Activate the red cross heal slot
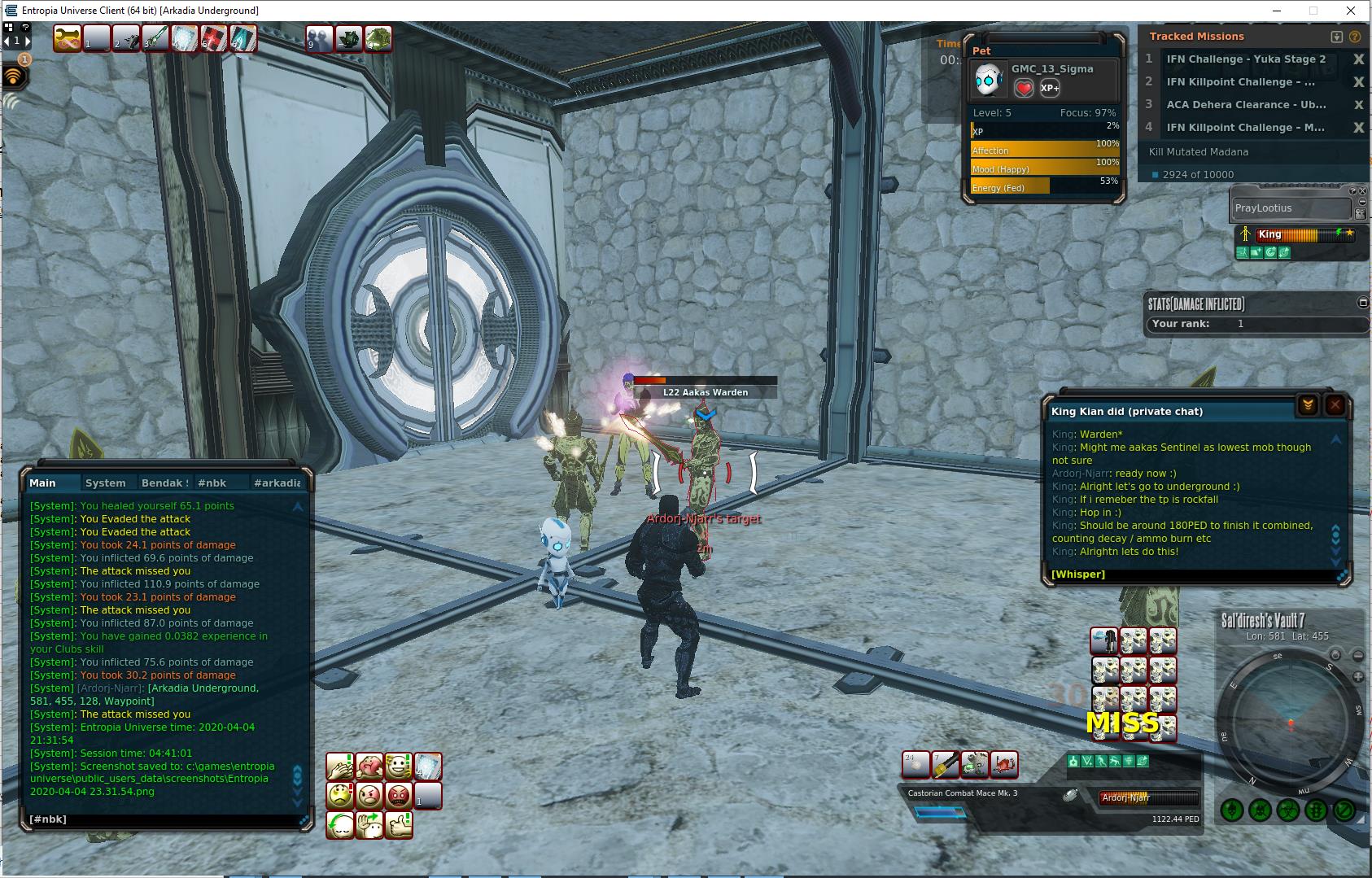Viewport: 1372px width, 878px height. pyautogui.click(x=214, y=37)
